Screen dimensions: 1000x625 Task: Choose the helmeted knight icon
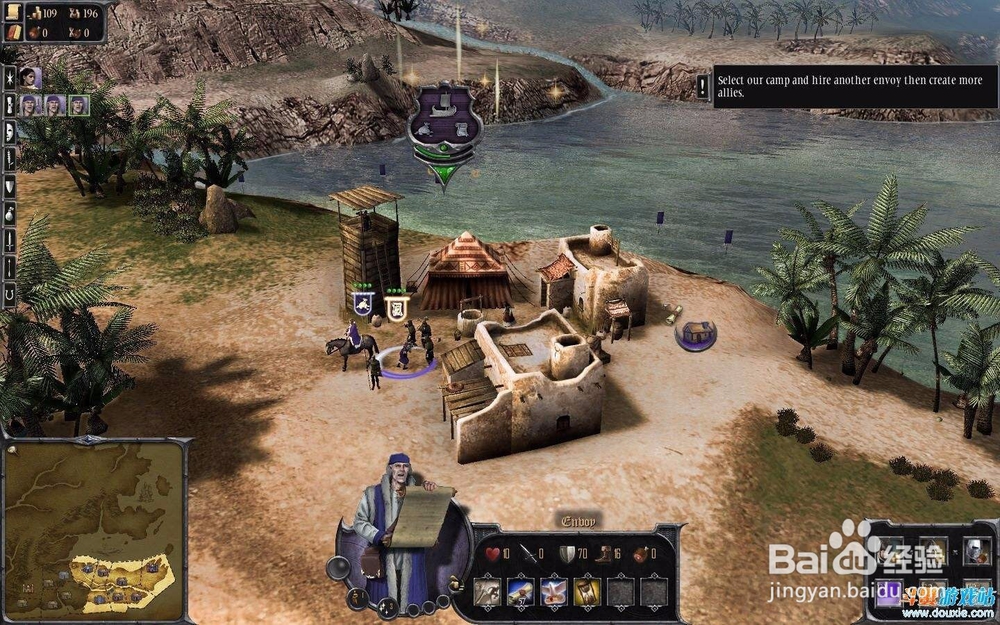pyautogui.click(x=977, y=550)
